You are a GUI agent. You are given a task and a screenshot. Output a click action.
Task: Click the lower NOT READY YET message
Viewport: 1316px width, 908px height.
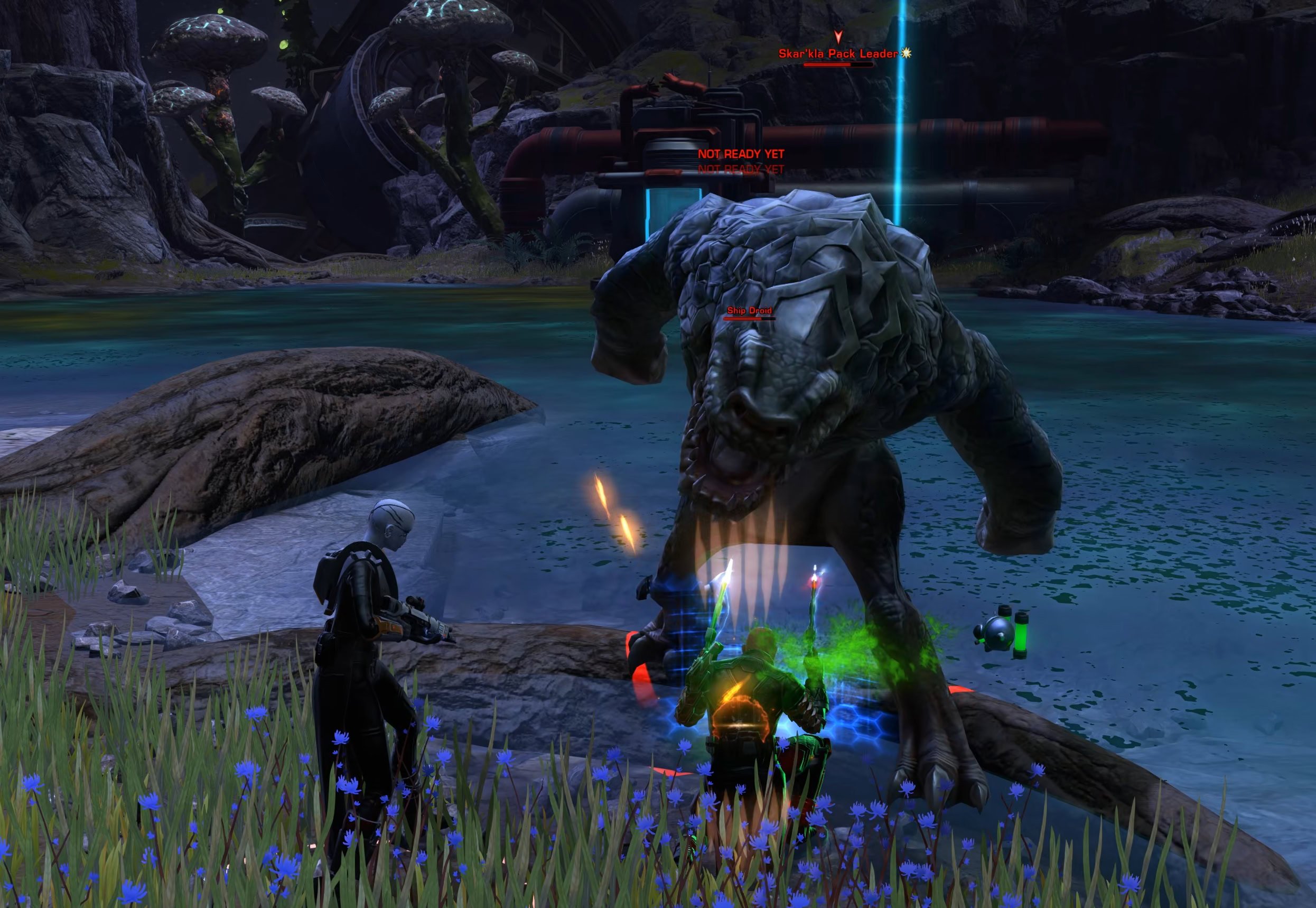(x=742, y=169)
